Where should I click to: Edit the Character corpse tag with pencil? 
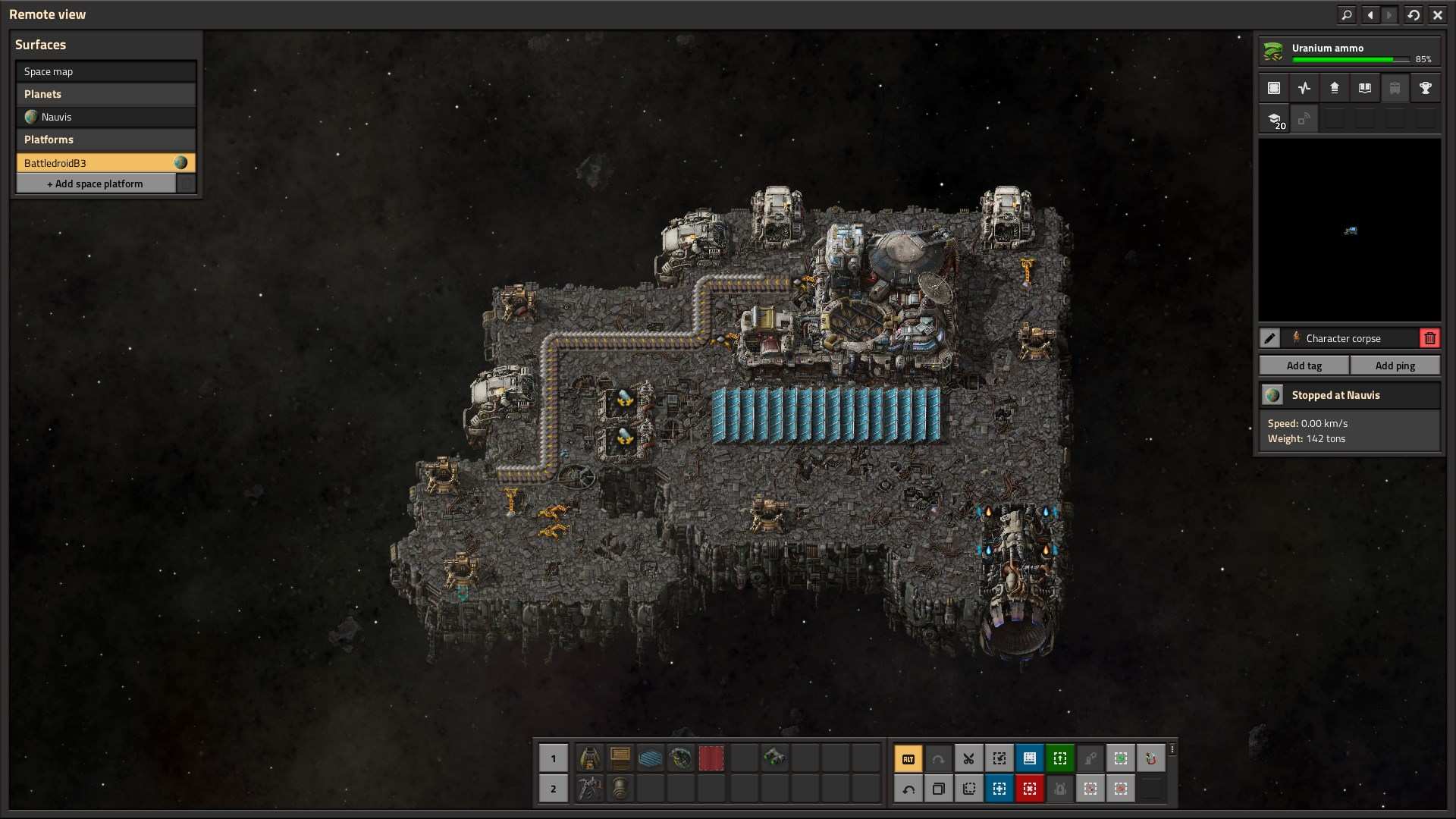point(1270,338)
